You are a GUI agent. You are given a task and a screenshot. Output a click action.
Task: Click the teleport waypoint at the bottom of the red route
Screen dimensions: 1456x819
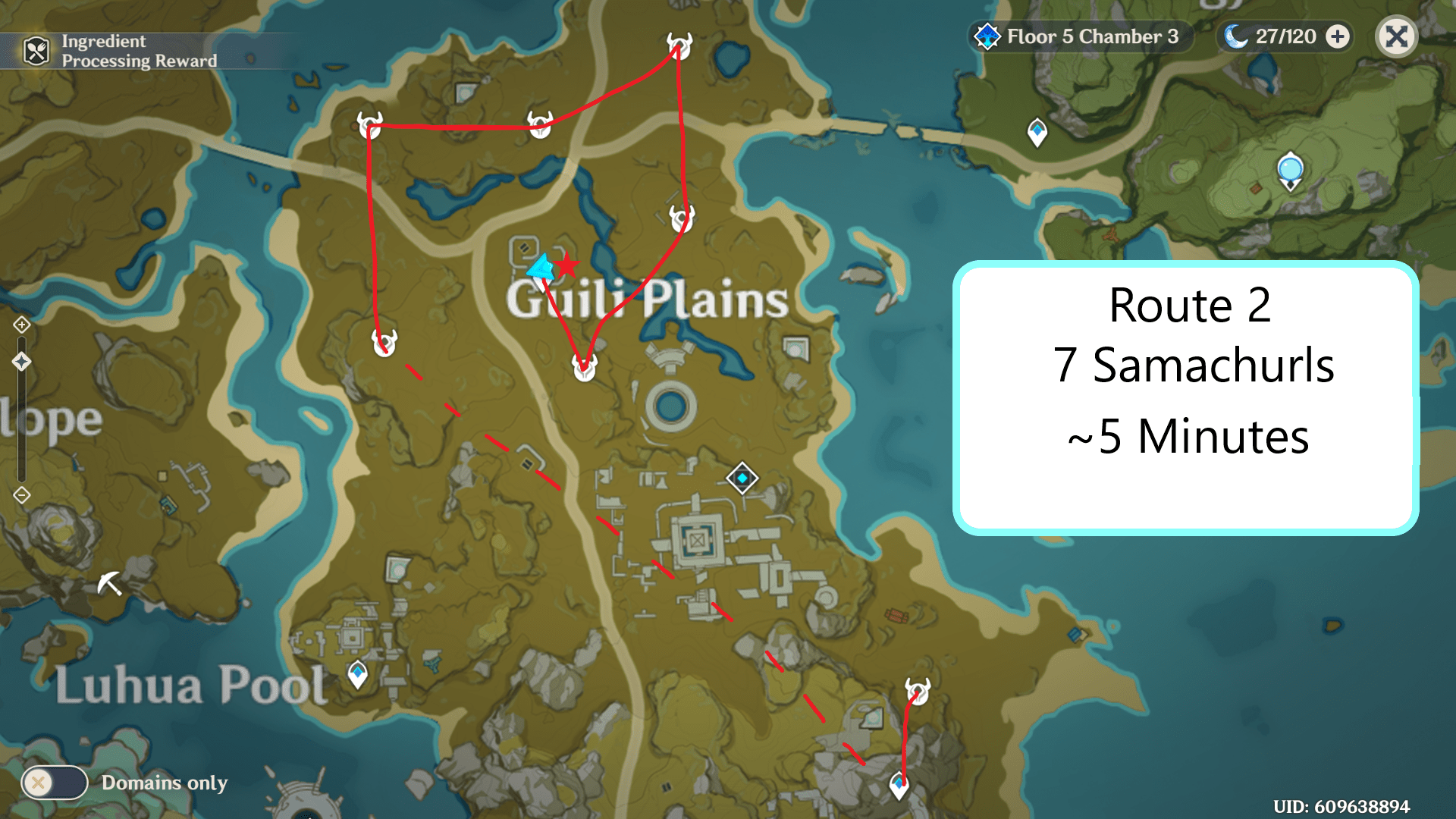point(899,786)
